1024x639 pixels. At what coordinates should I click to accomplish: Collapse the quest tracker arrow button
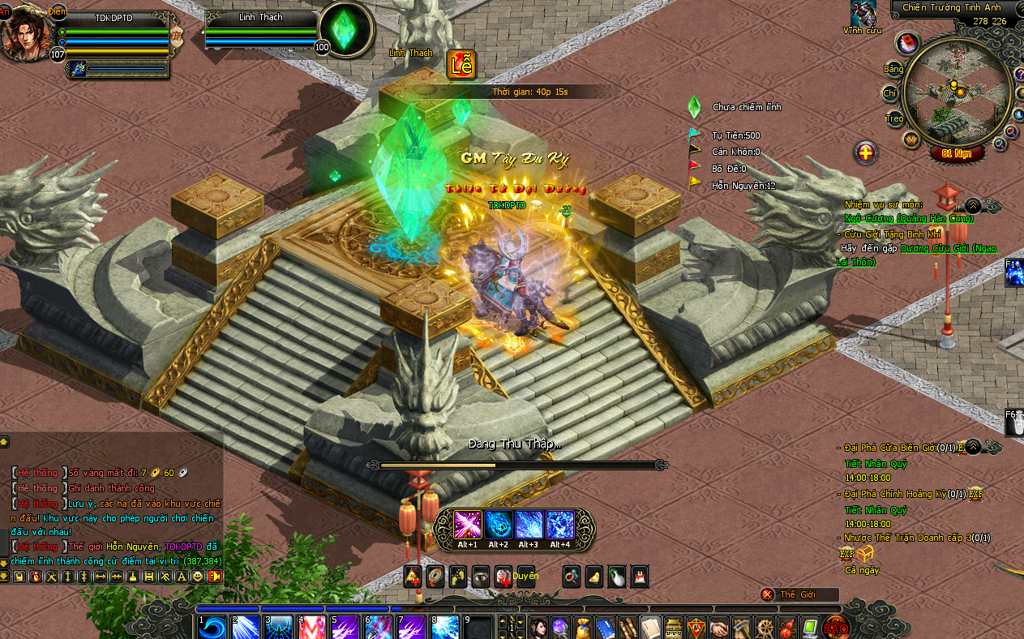click(972, 205)
